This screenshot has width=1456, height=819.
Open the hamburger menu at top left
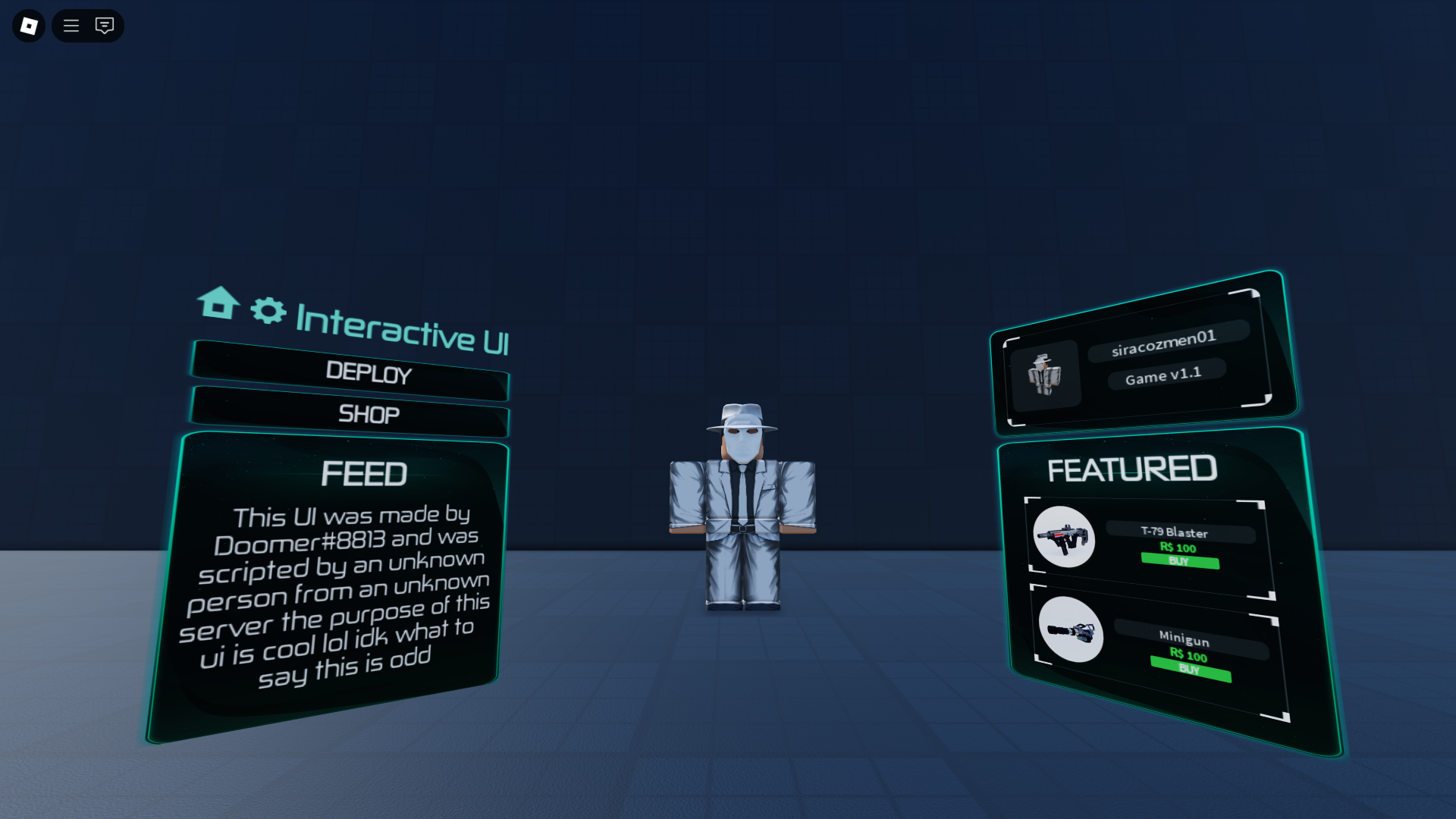click(71, 25)
